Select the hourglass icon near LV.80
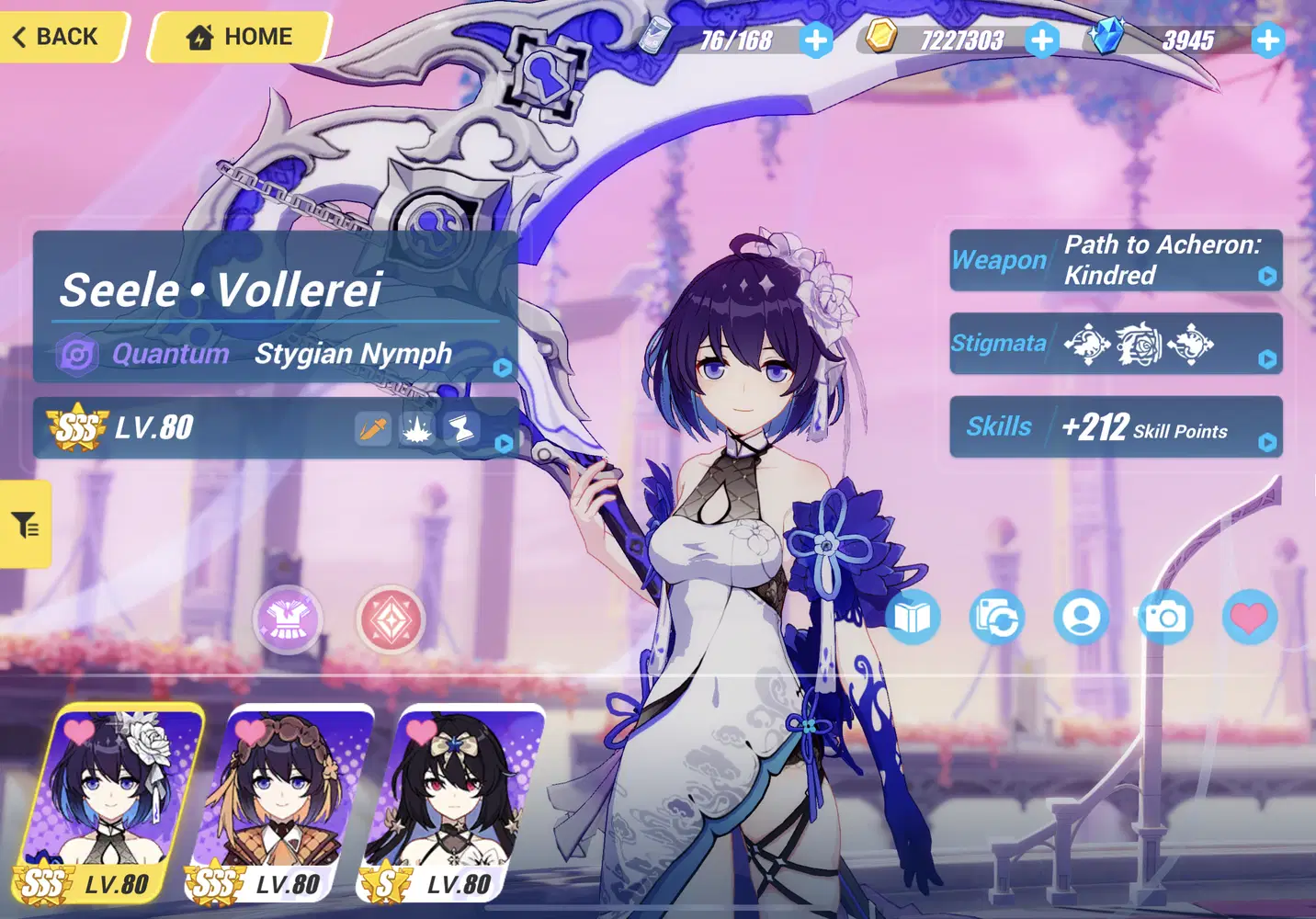Screen dimensions: 1316x919 (459, 427)
